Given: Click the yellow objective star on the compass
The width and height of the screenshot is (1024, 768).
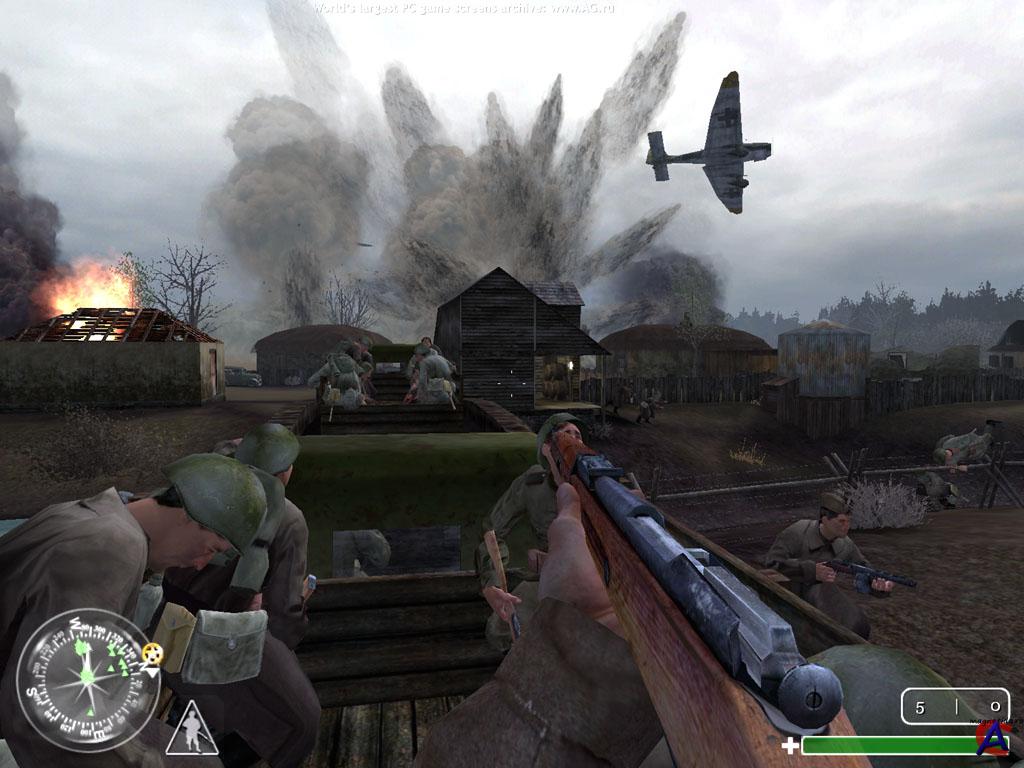Looking at the screenshot, I should pos(152,653).
